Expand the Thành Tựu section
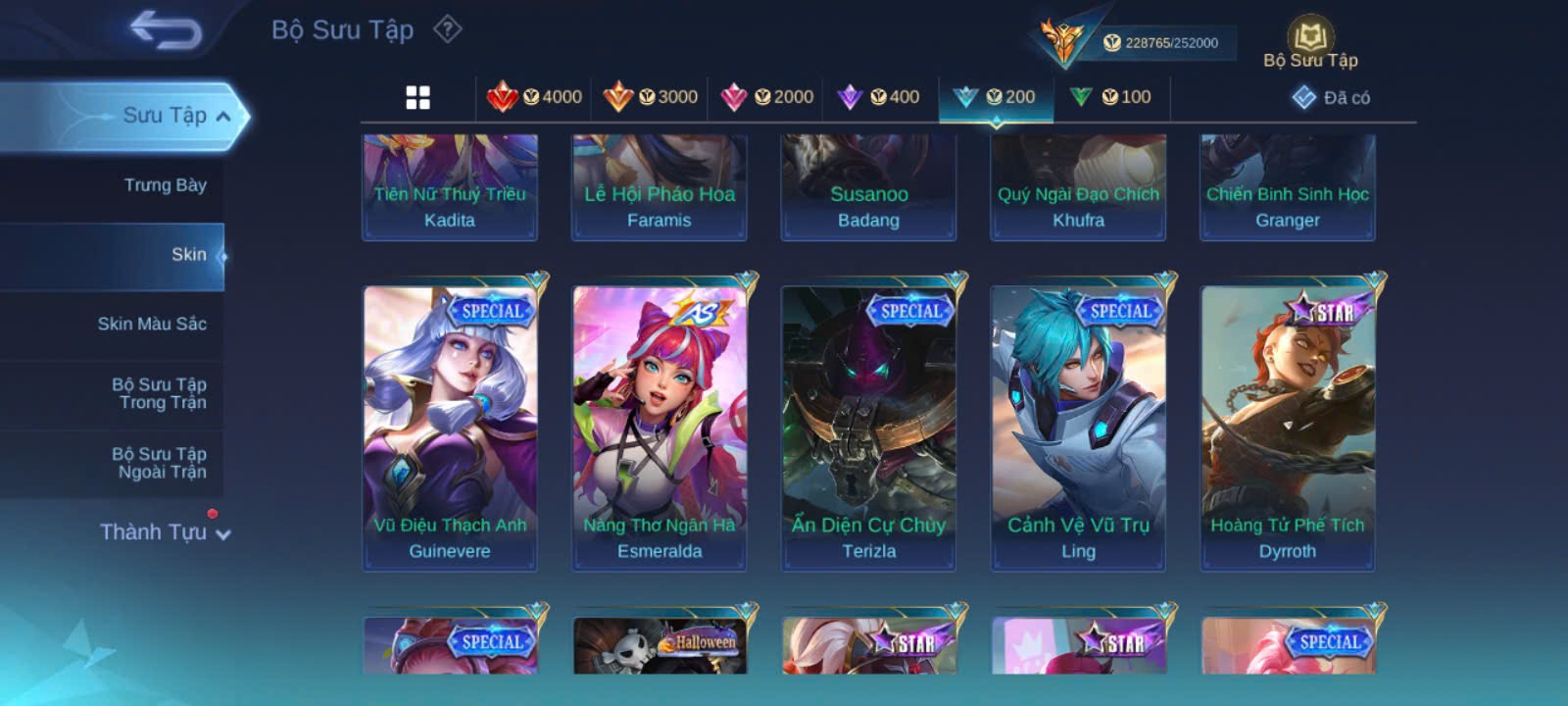Image resolution: width=1568 pixels, height=706 pixels. 165,532
